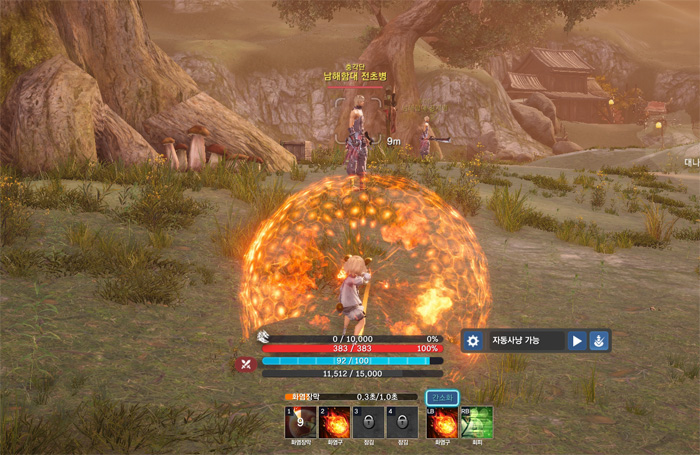Cast the 화염구 fireball in slot 2

(335, 422)
